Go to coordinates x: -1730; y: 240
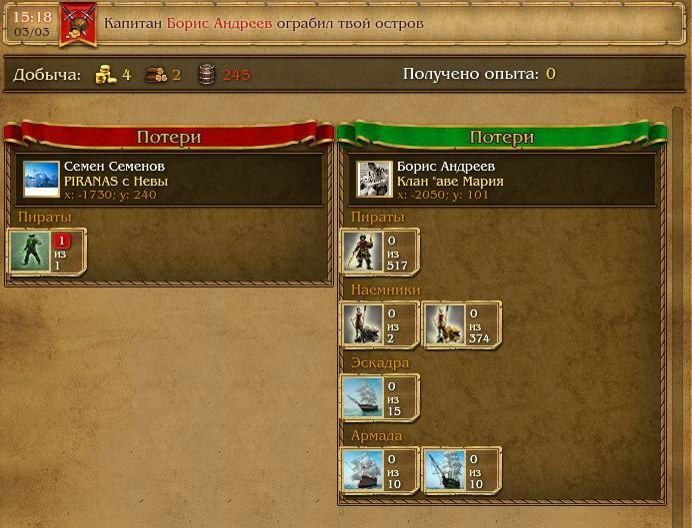Screen dimensions: 692x528 110,195
